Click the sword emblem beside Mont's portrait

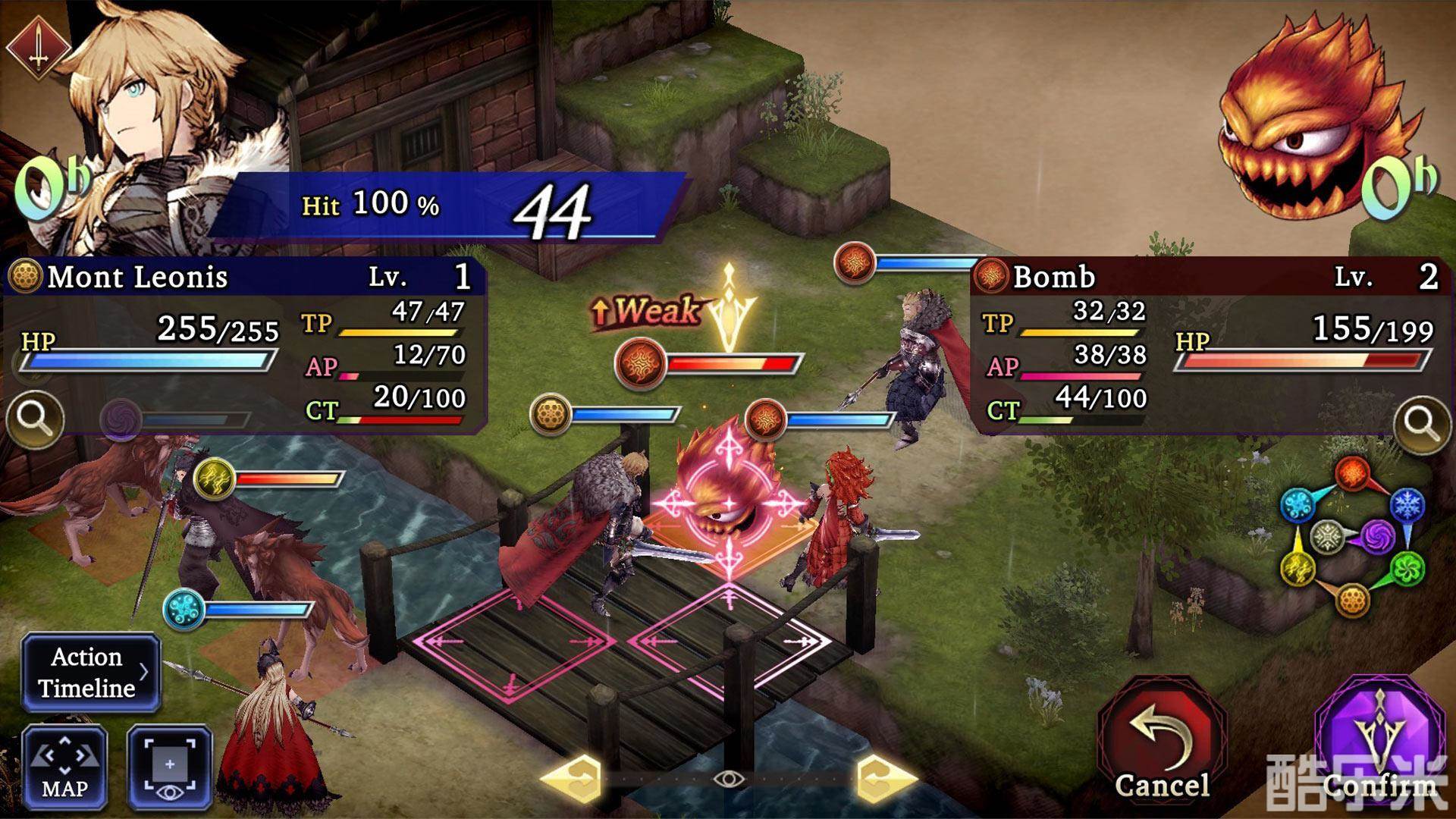(x=38, y=47)
